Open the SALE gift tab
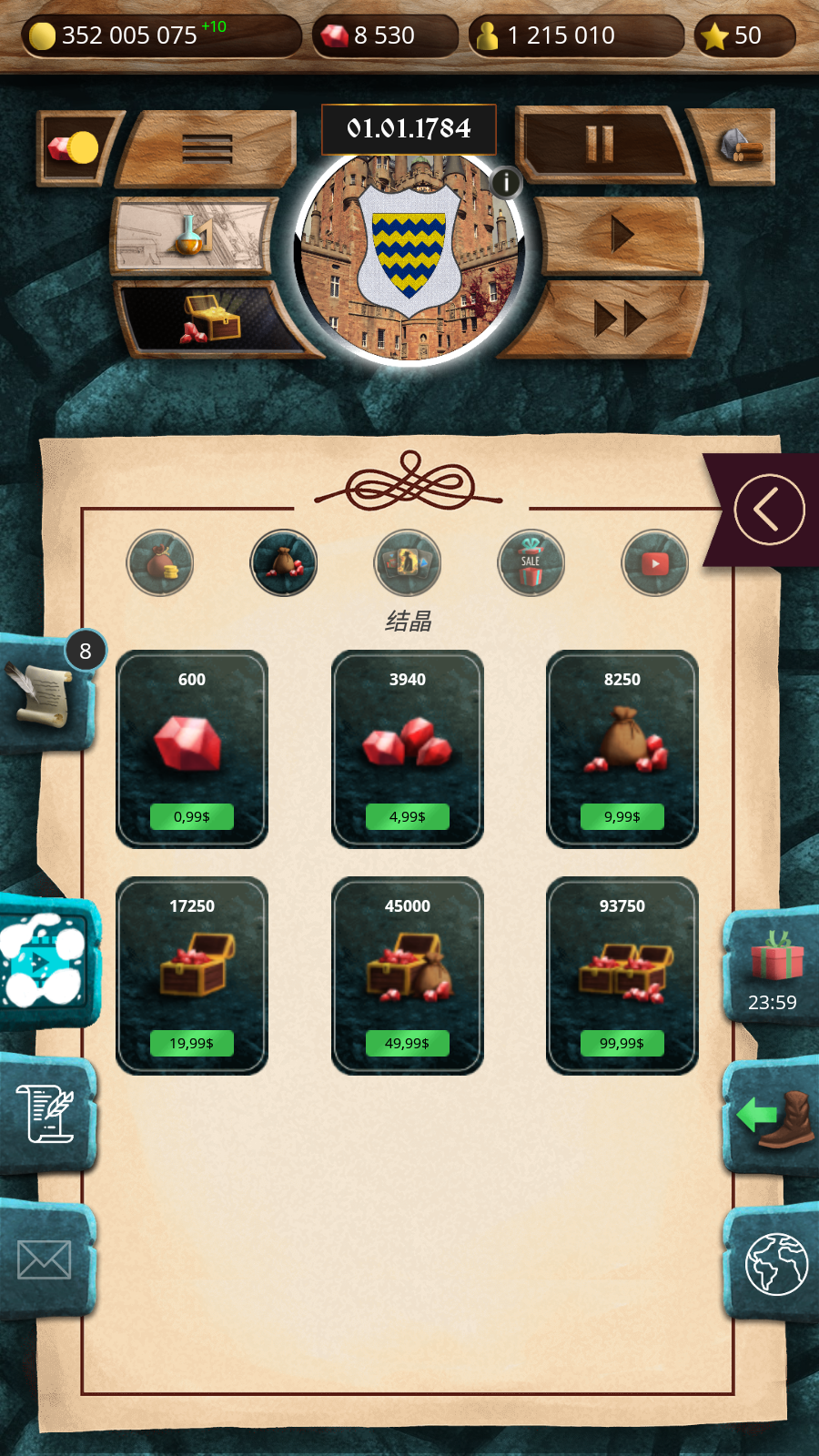Image resolution: width=819 pixels, height=1456 pixels. click(x=531, y=563)
